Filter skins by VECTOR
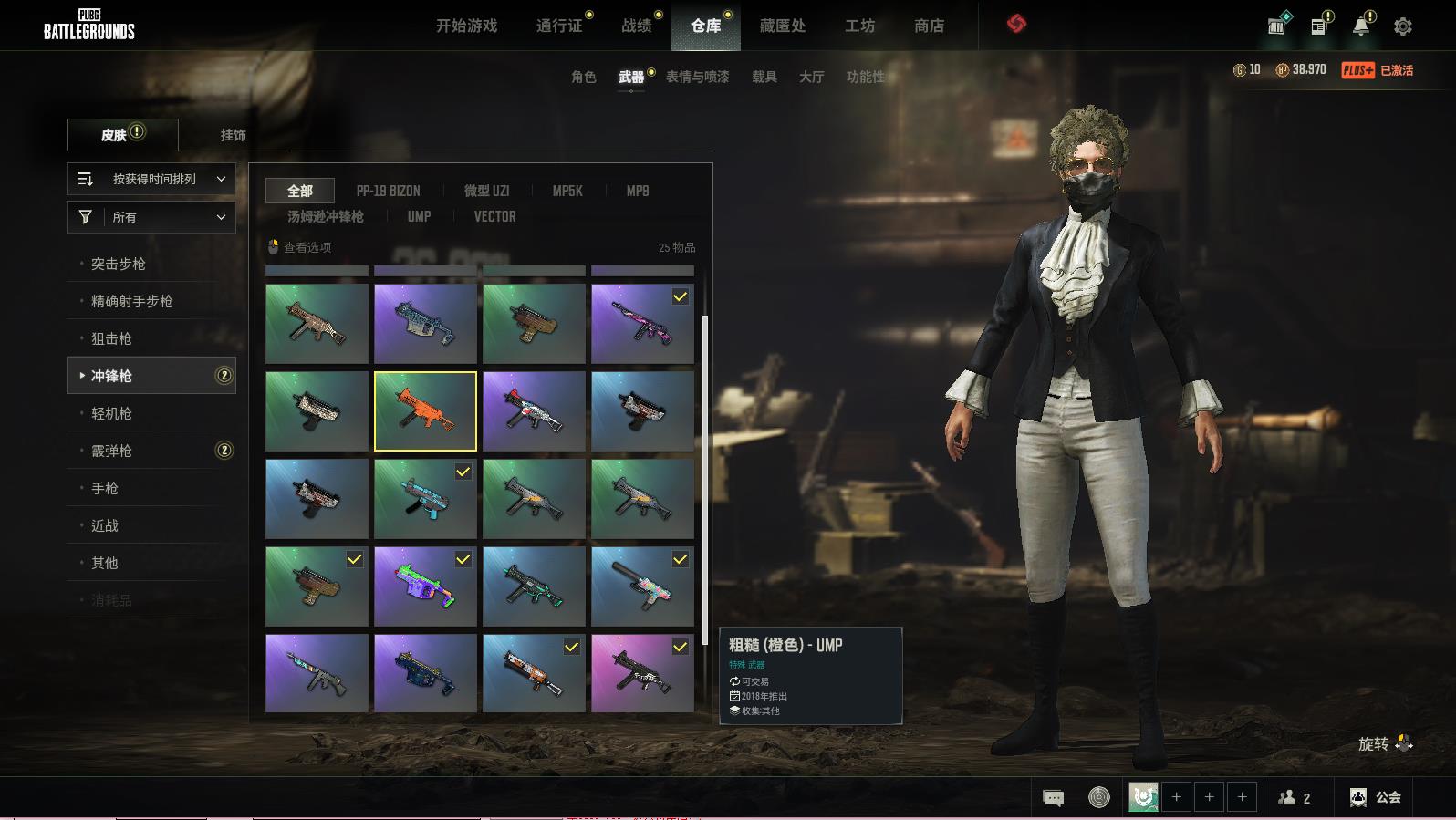1456x820 pixels. point(494,216)
